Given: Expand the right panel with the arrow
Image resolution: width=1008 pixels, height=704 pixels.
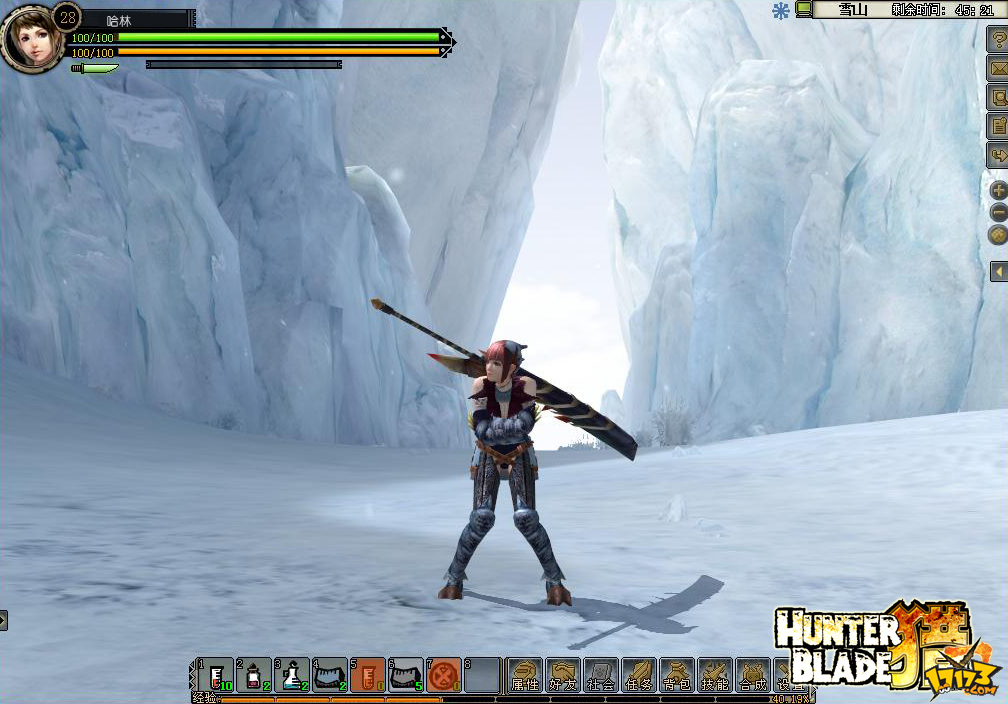Looking at the screenshot, I should 998,271.
